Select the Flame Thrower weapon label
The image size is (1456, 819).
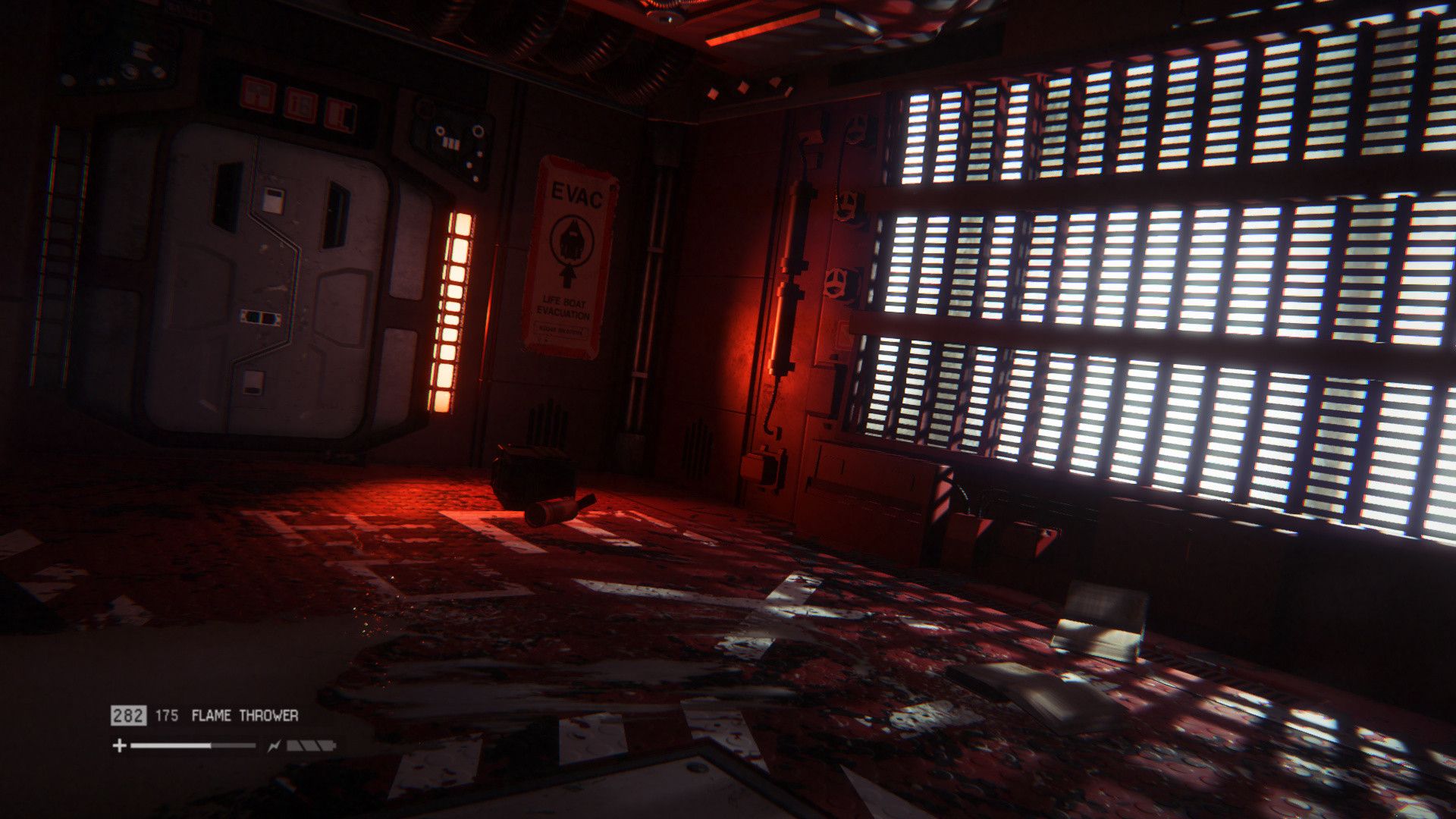pos(245,715)
